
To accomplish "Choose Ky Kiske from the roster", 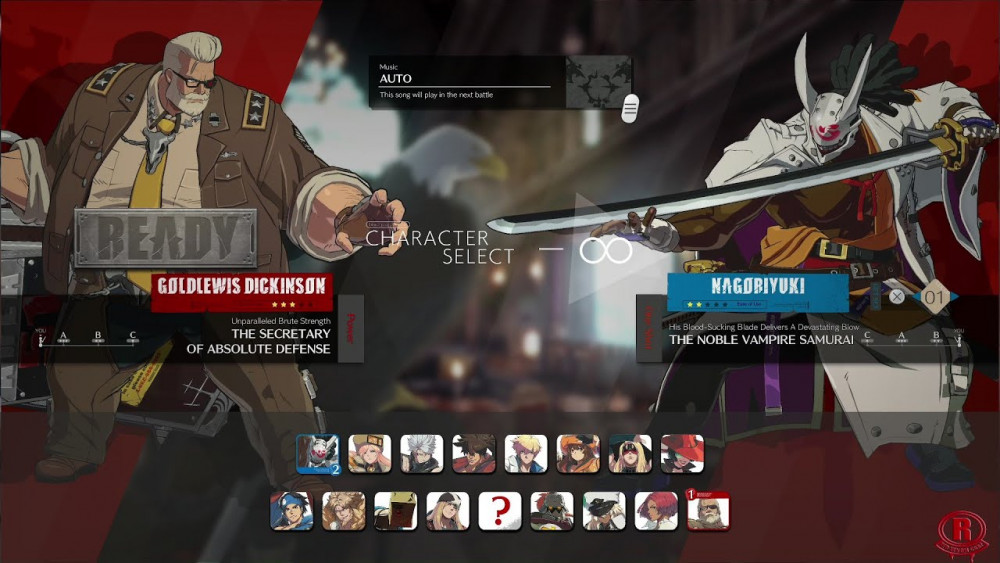I will click(x=525, y=453).
